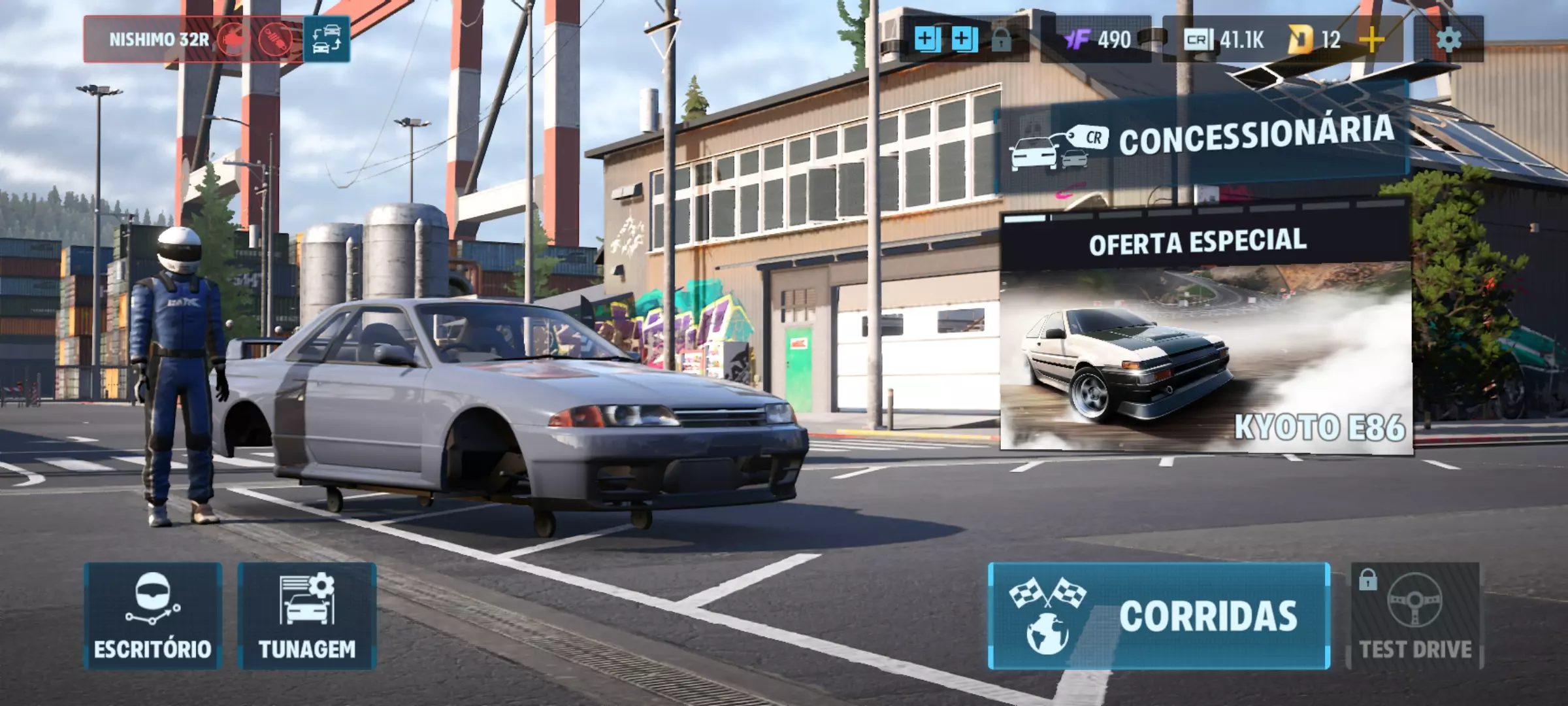
Task: Click the missing suspension warning icon
Action: click(275, 40)
